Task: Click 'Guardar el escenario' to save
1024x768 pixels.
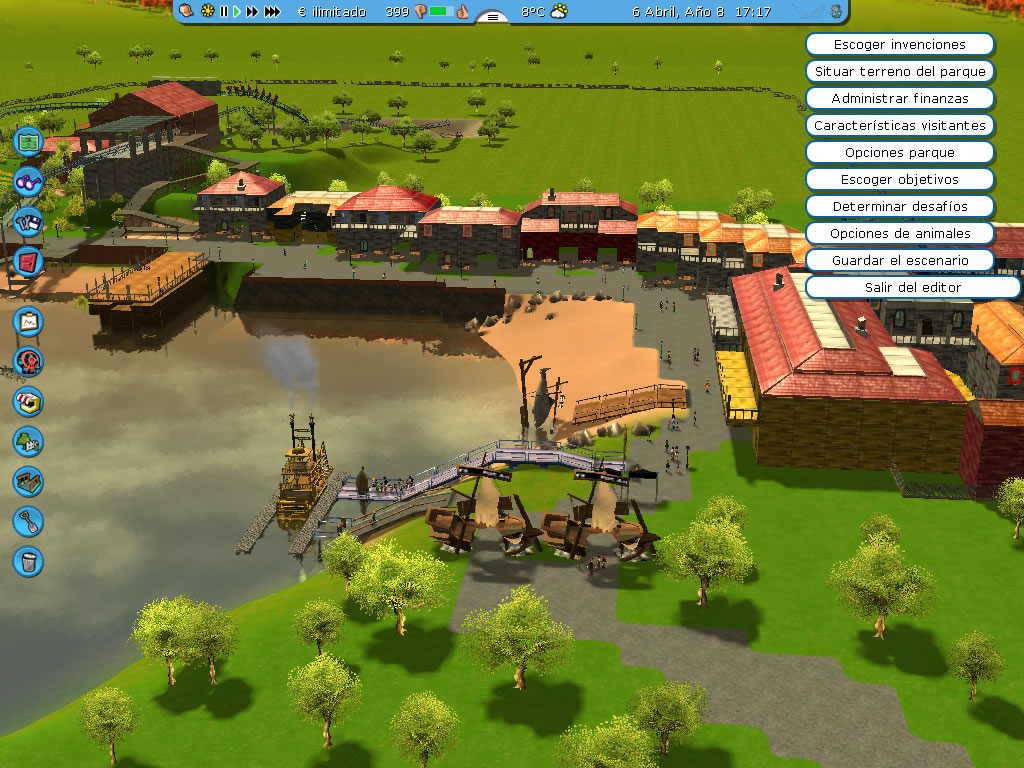Action: pos(899,261)
